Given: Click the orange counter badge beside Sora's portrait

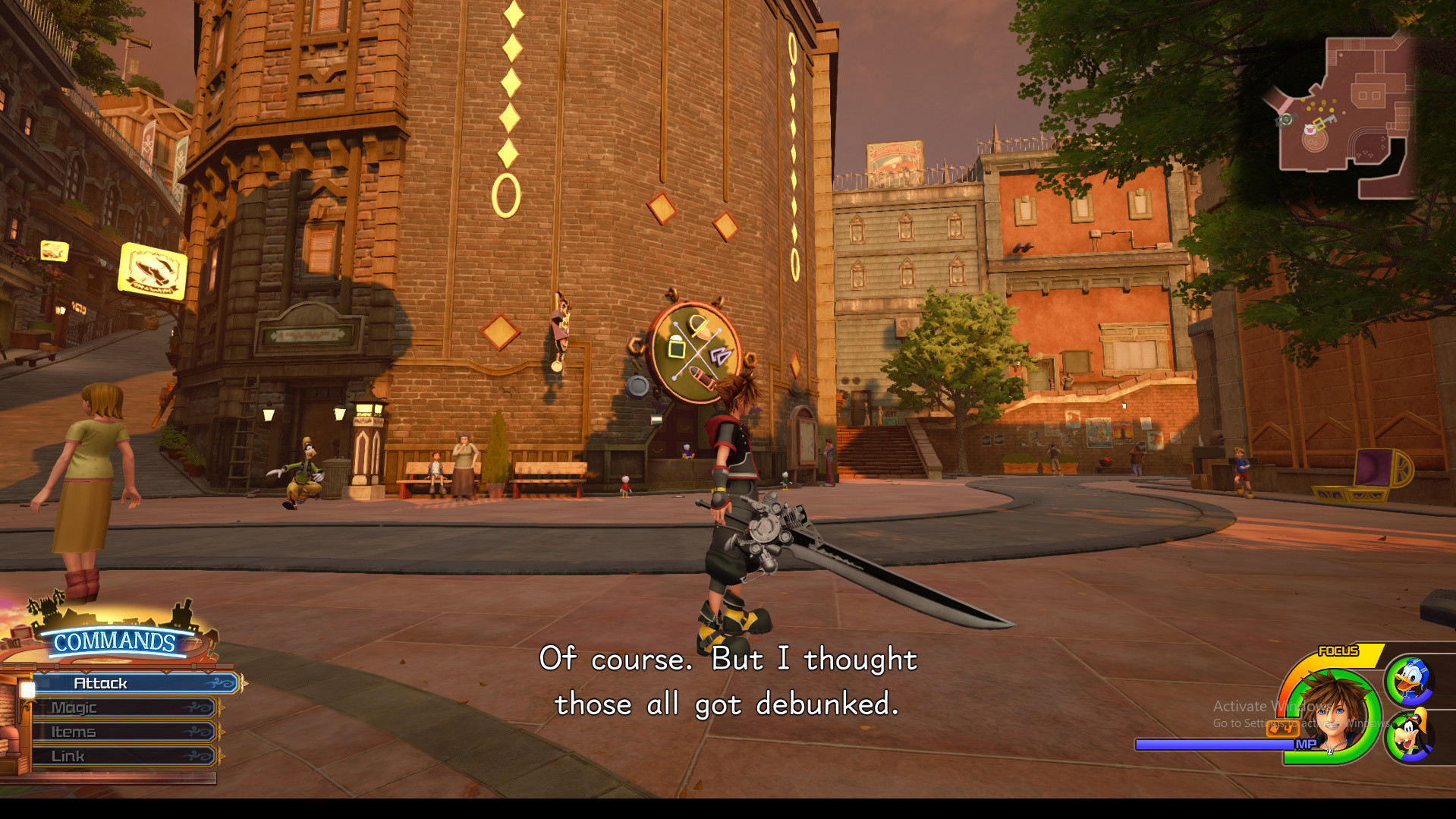Looking at the screenshot, I should (x=1282, y=729).
